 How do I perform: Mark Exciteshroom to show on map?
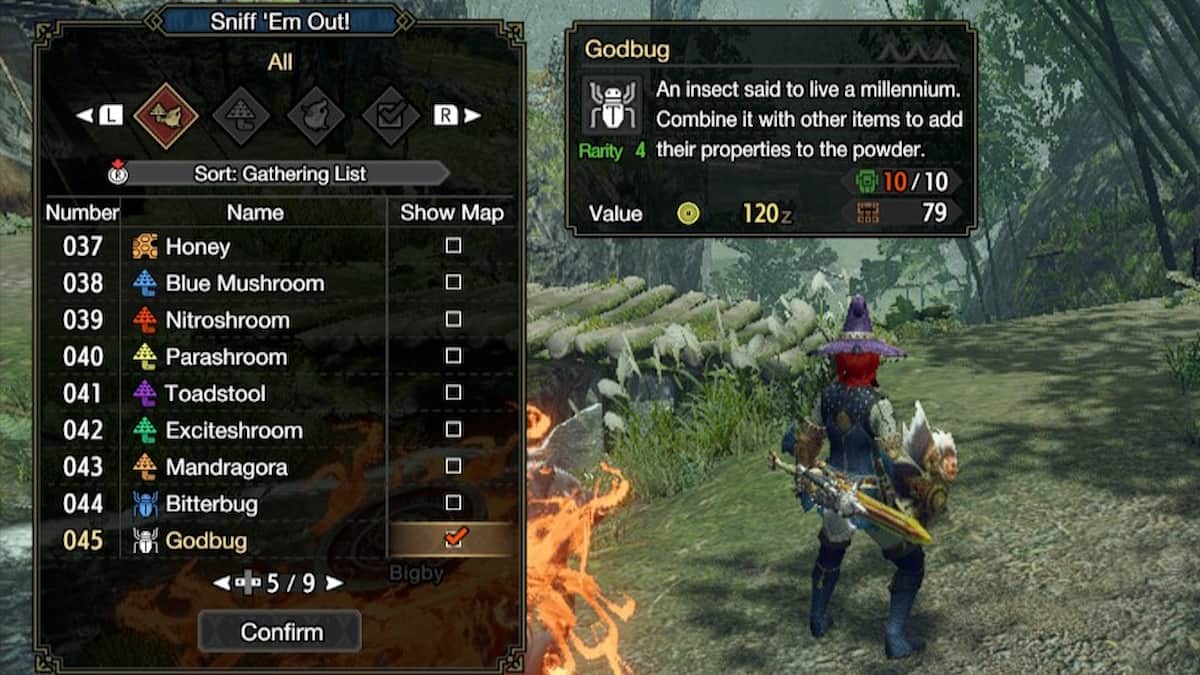[453, 430]
